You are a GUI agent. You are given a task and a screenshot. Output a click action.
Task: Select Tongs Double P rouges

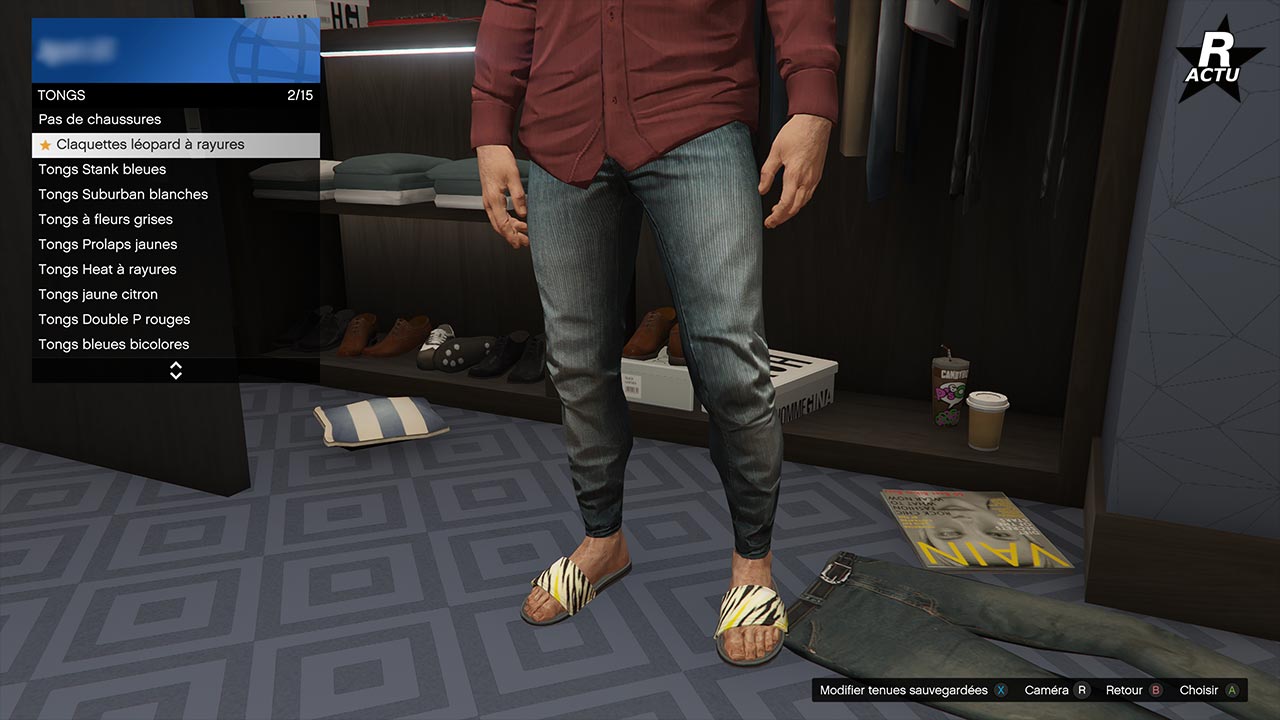pos(114,320)
